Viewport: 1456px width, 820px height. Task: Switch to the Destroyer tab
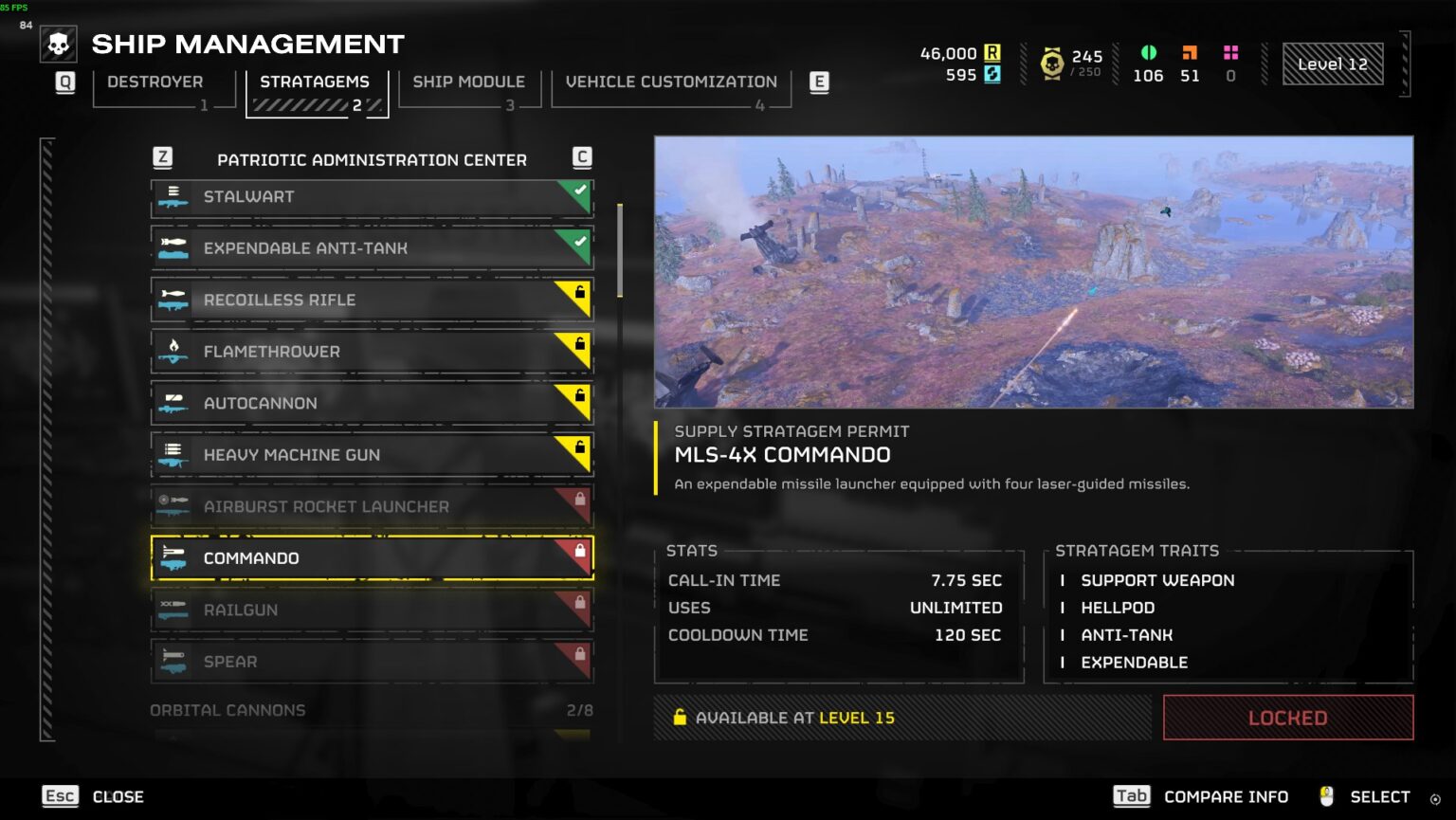point(155,82)
